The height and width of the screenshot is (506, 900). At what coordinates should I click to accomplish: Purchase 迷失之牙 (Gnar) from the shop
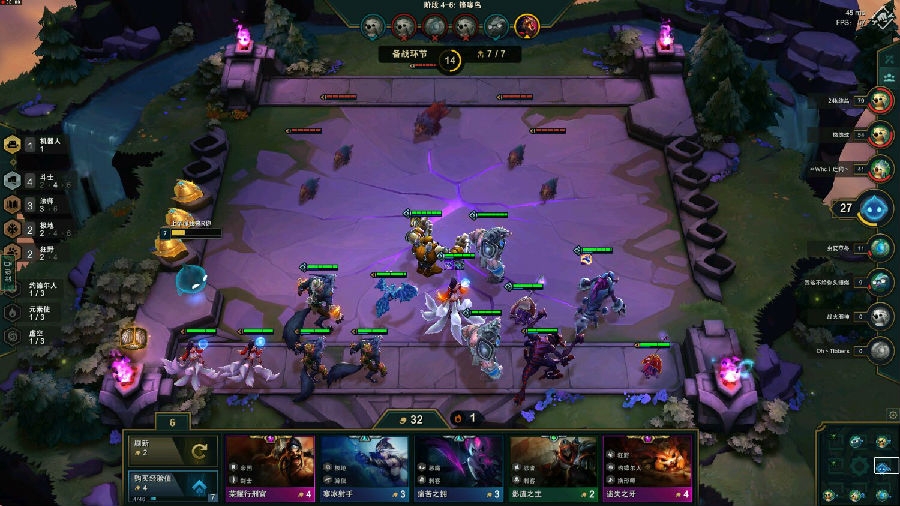(x=648, y=466)
